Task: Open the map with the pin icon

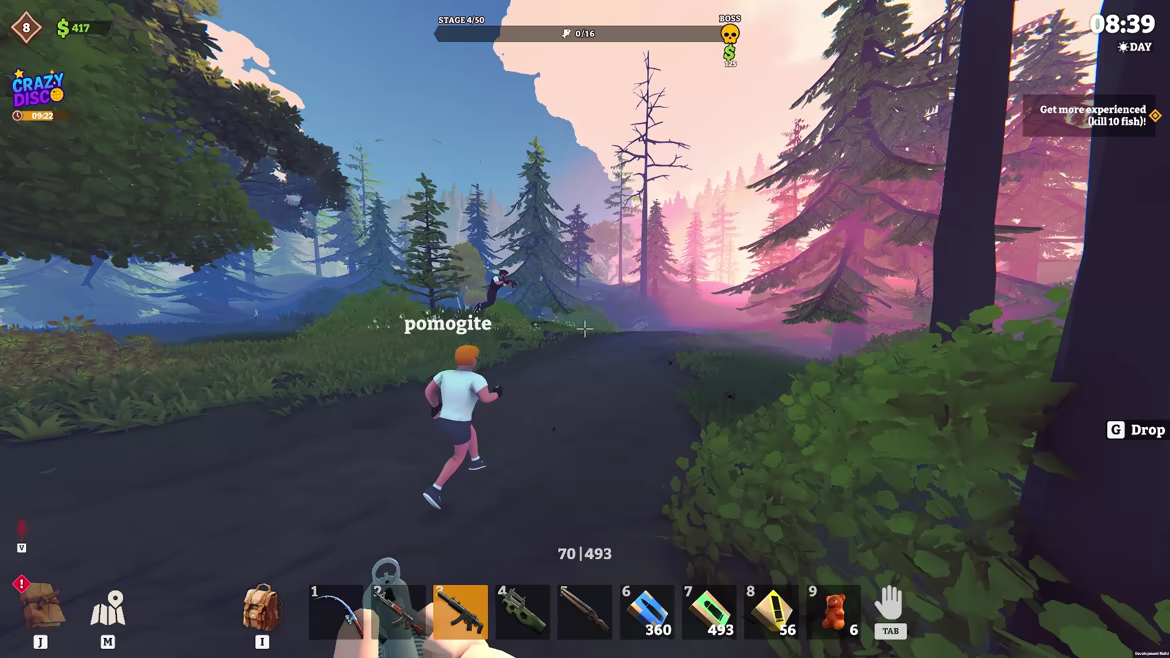Action: (108, 609)
